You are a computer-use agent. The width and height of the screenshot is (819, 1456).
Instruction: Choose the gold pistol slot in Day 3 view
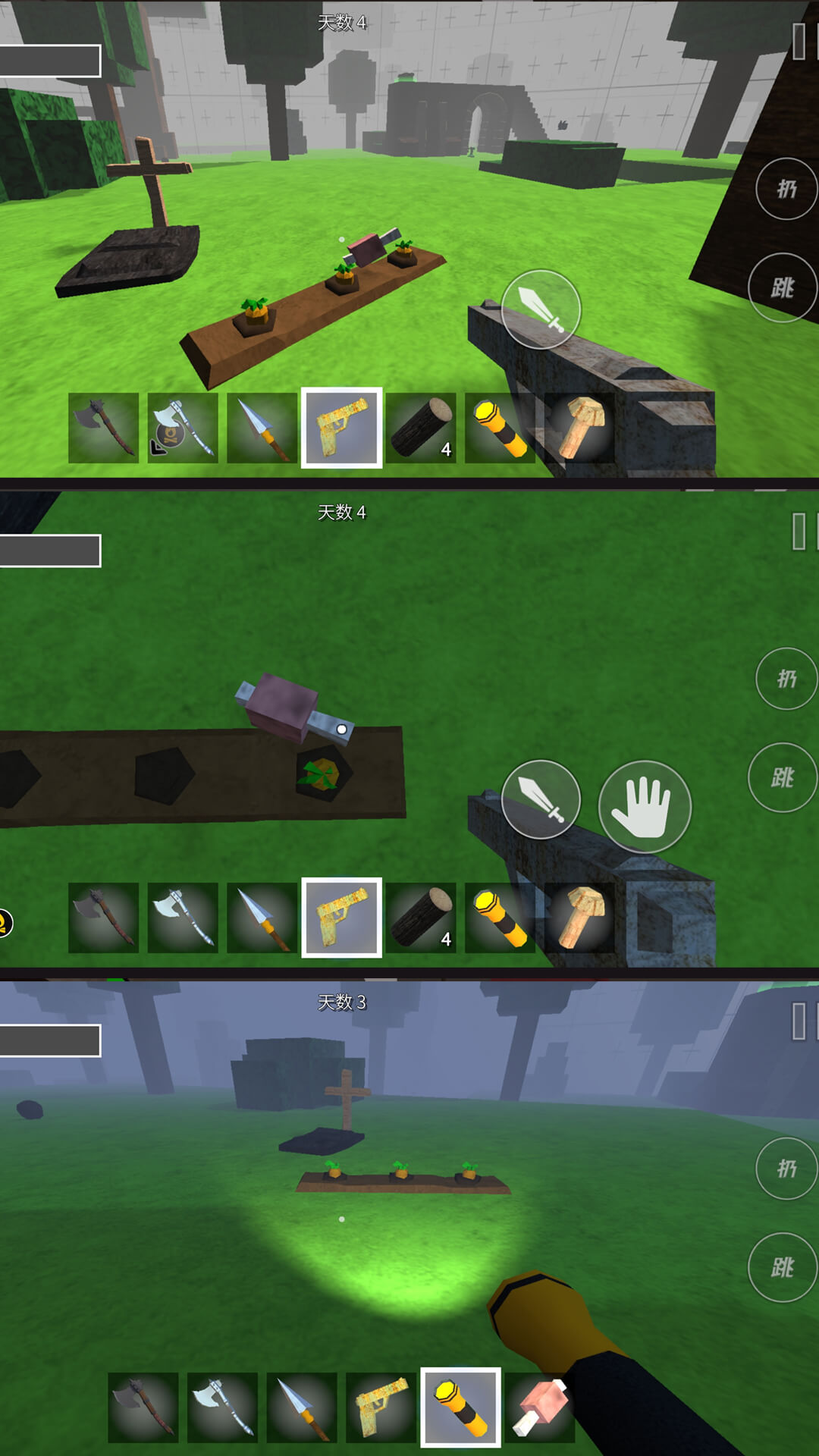point(381,1407)
